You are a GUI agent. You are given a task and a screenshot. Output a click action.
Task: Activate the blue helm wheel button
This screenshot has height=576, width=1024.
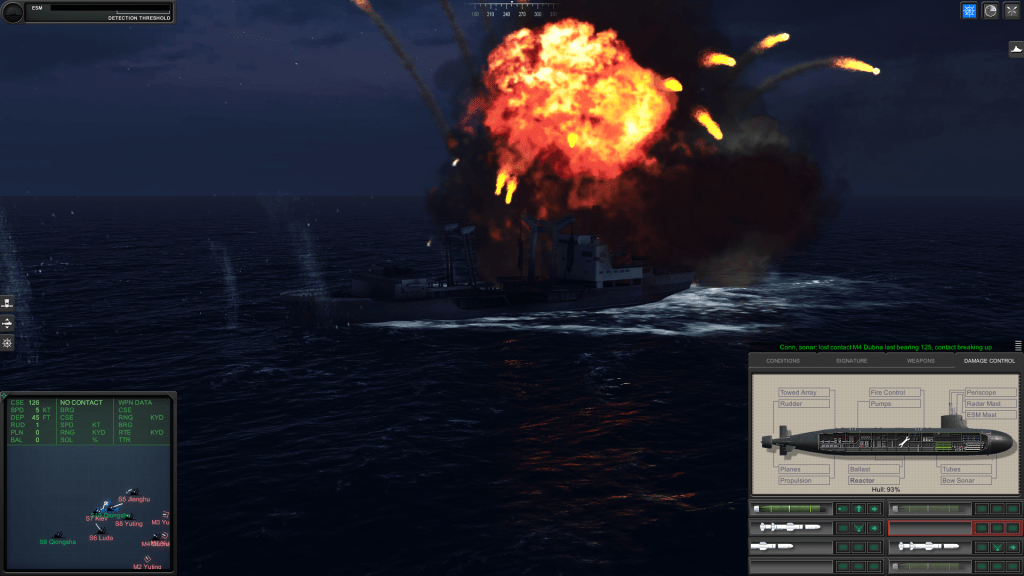click(968, 11)
